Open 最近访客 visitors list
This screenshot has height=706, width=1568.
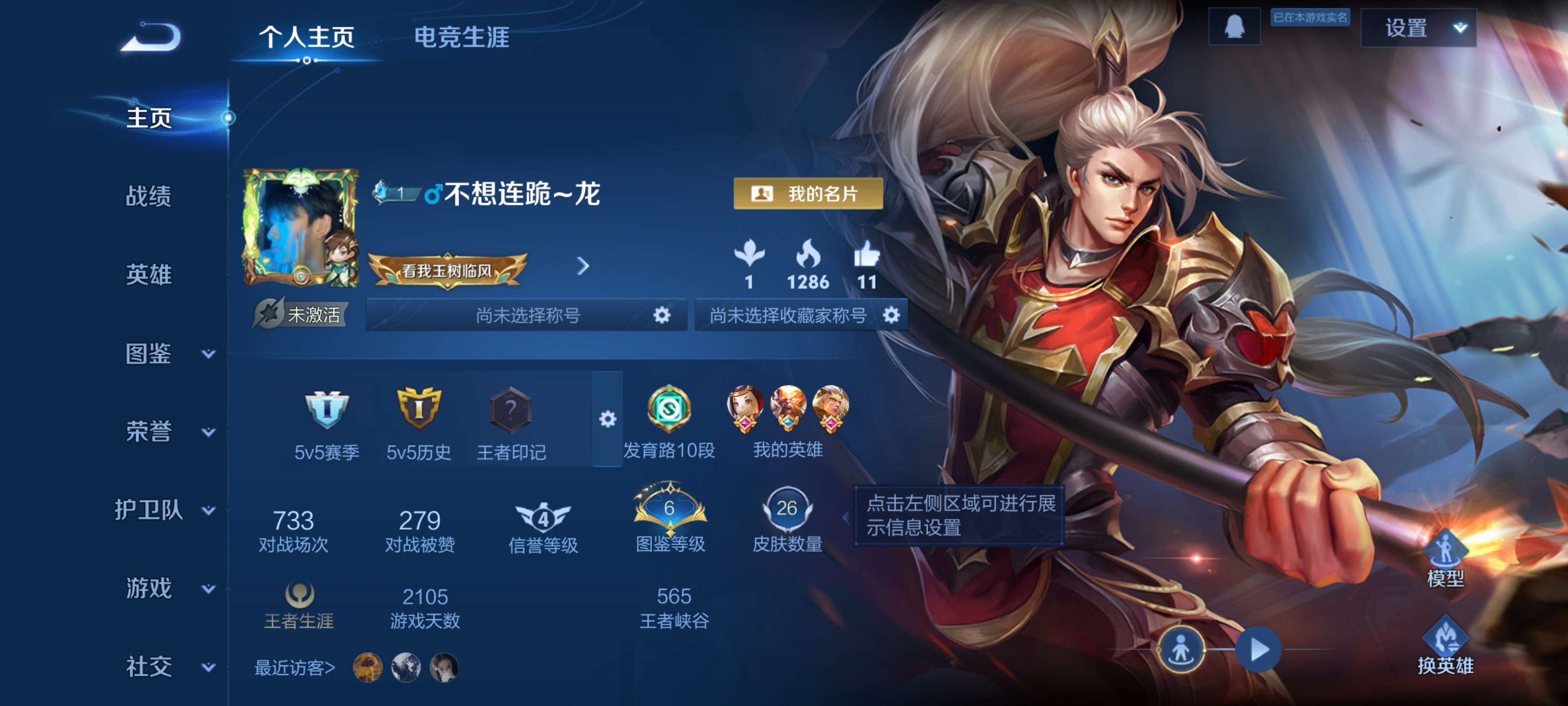click(294, 668)
